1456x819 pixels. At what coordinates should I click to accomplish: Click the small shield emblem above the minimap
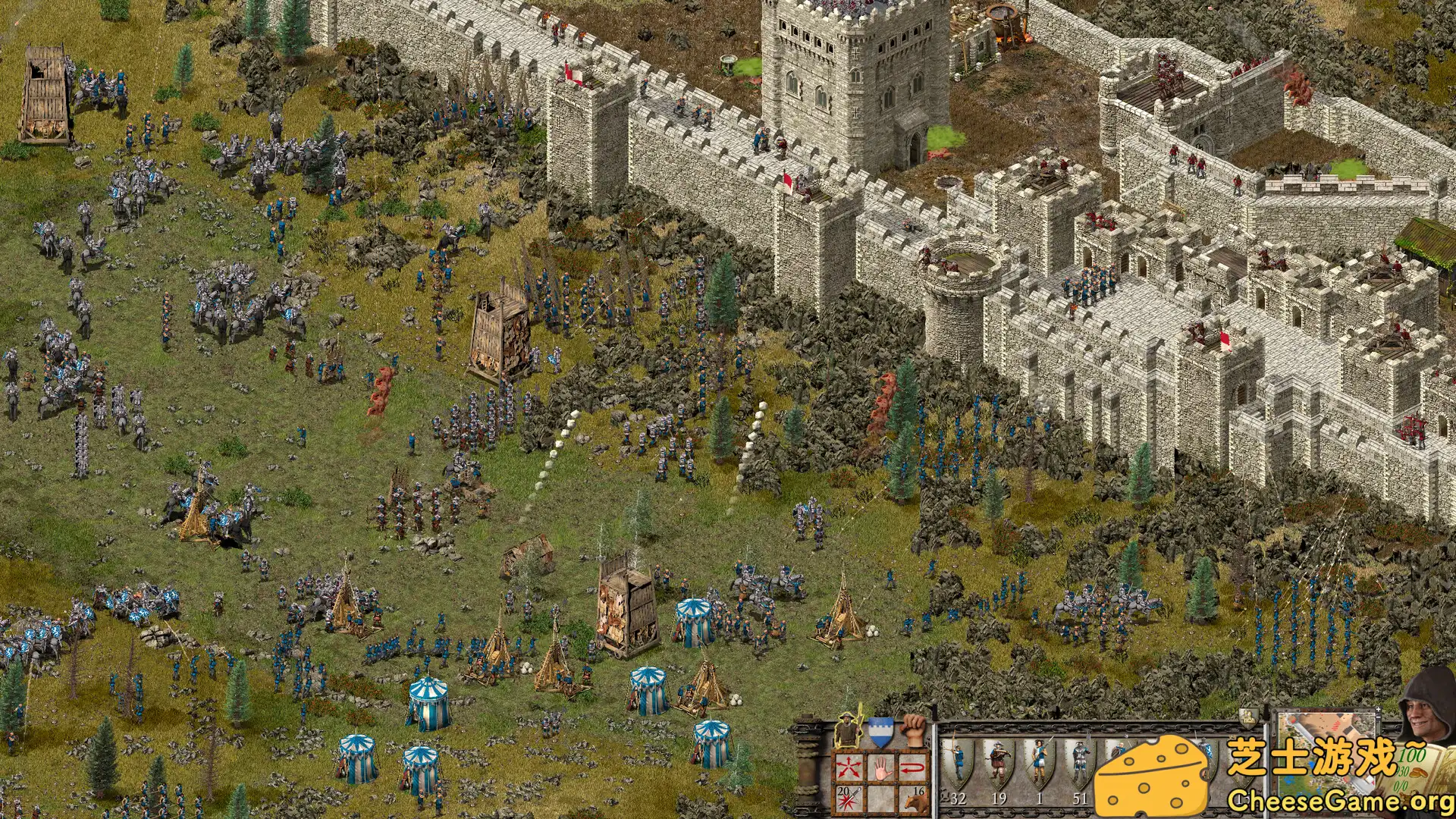[x=1247, y=718]
